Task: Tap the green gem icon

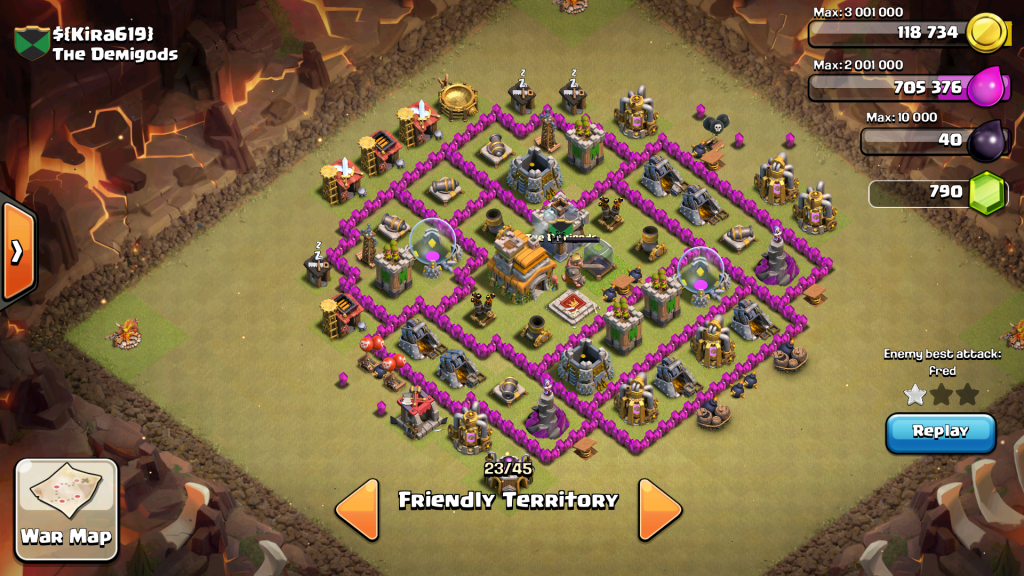Action: click(986, 192)
